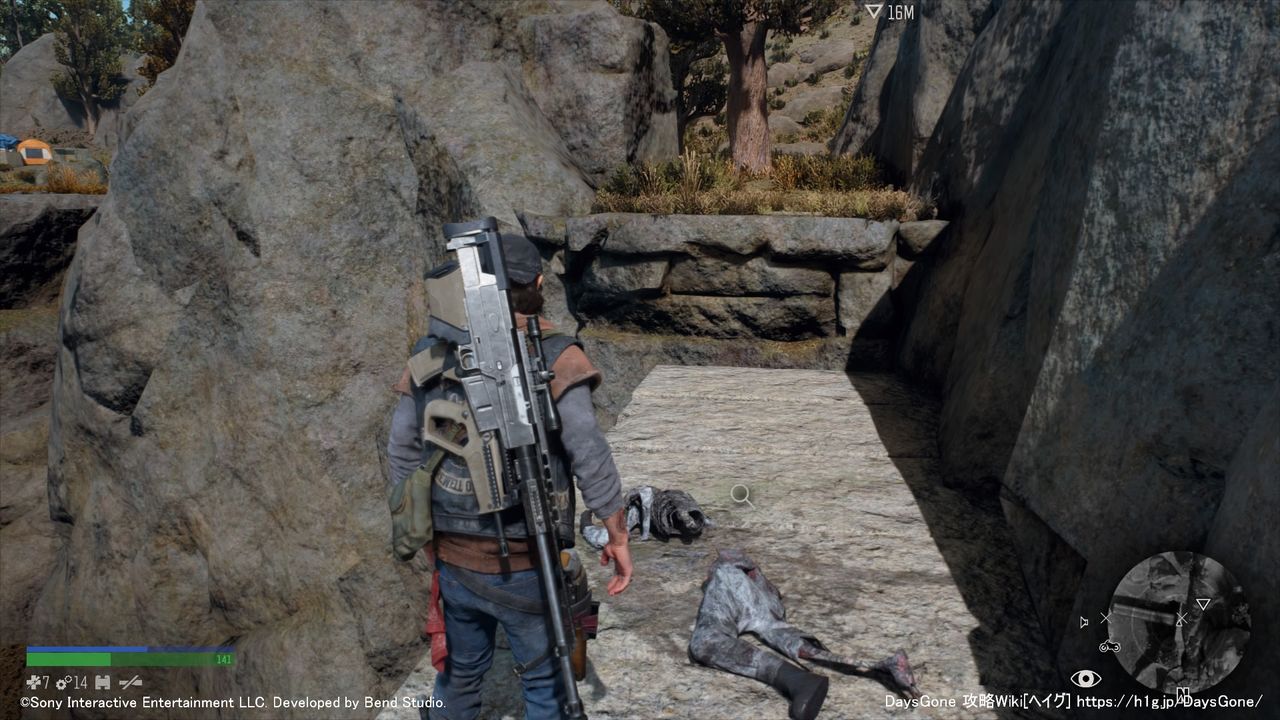Click the eye visibility indicator icon
1280x720 pixels.
[x=1085, y=679]
